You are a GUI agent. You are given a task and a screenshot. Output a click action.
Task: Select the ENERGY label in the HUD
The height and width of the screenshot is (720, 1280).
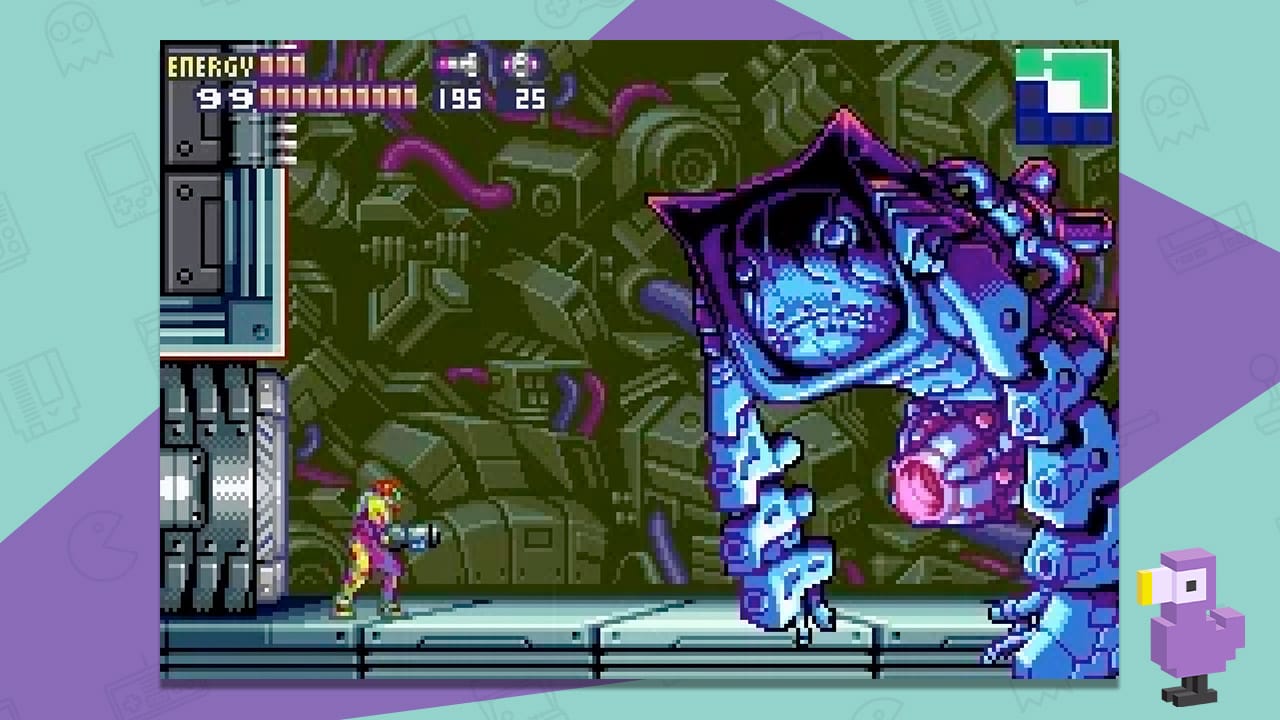[210, 67]
